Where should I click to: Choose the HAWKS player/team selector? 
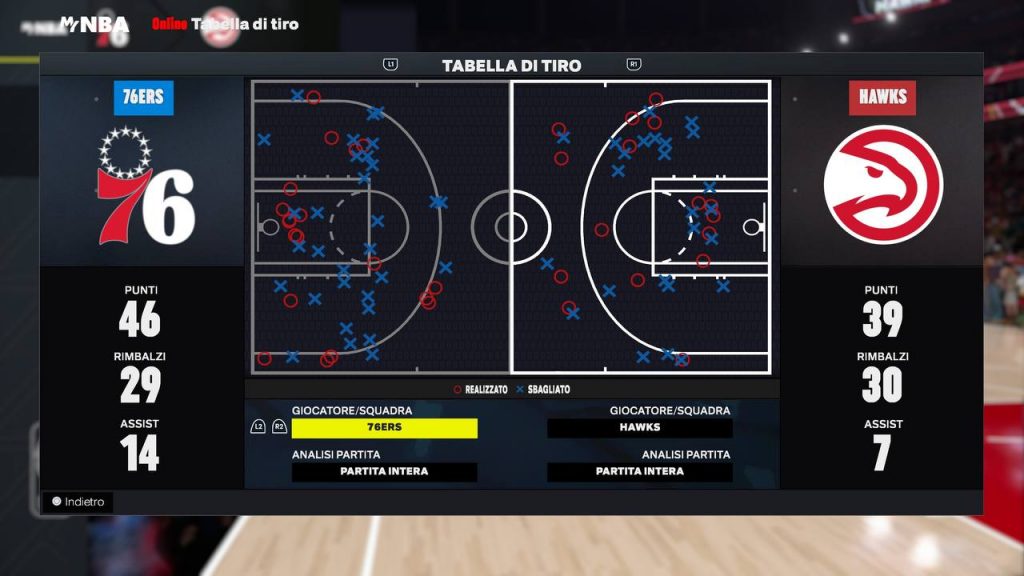point(640,428)
